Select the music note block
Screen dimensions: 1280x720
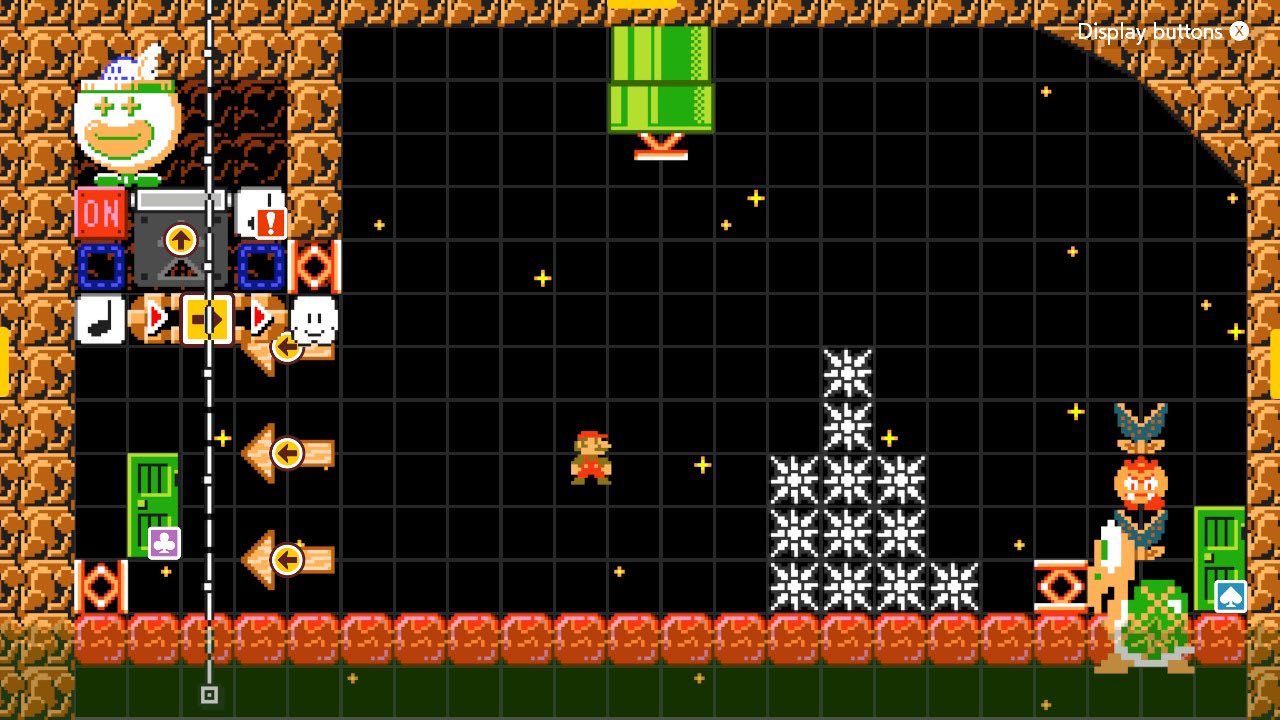pyautogui.click(x=100, y=318)
